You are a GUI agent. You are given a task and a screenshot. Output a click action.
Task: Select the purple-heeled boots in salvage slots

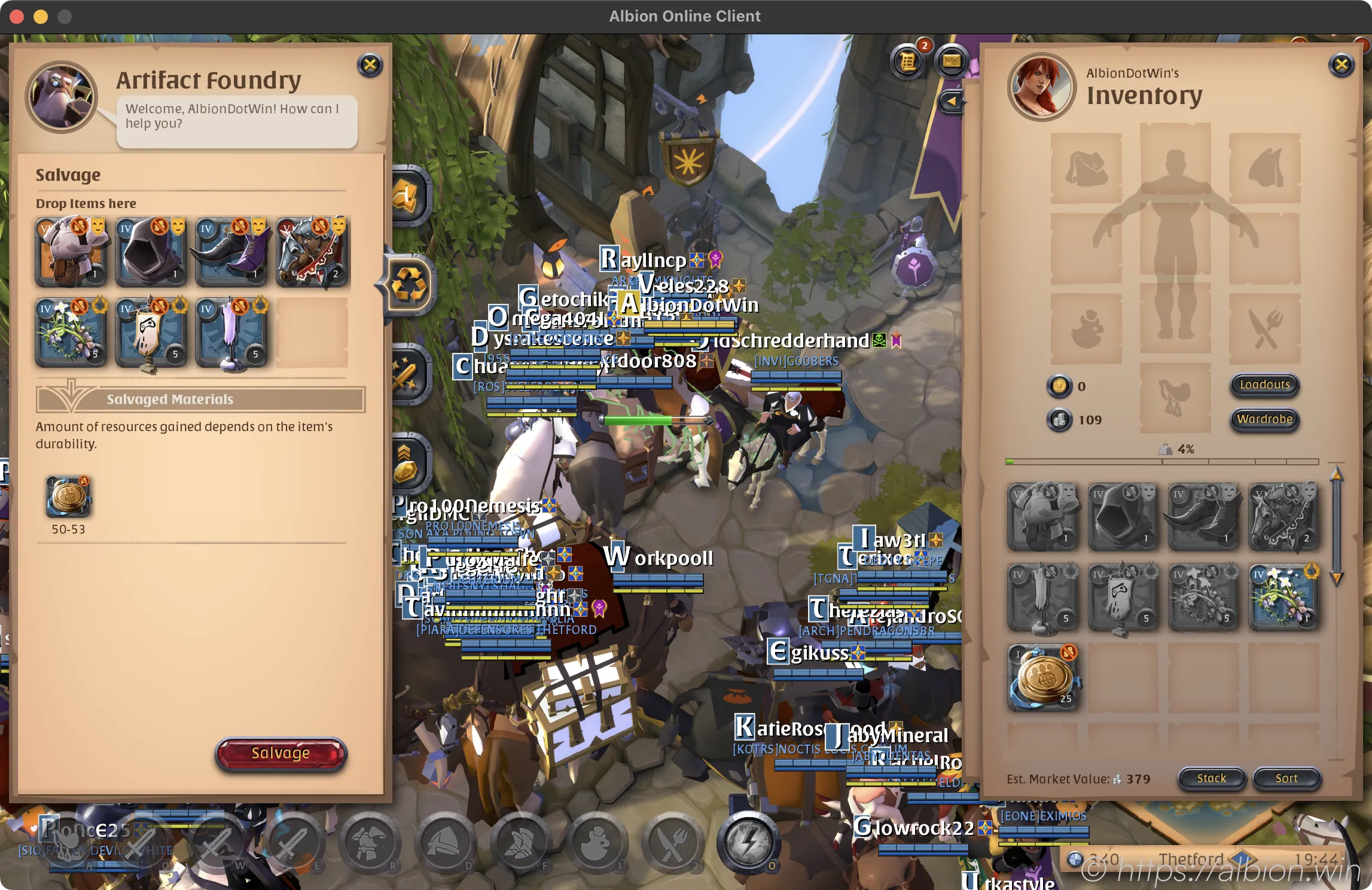point(231,252)
